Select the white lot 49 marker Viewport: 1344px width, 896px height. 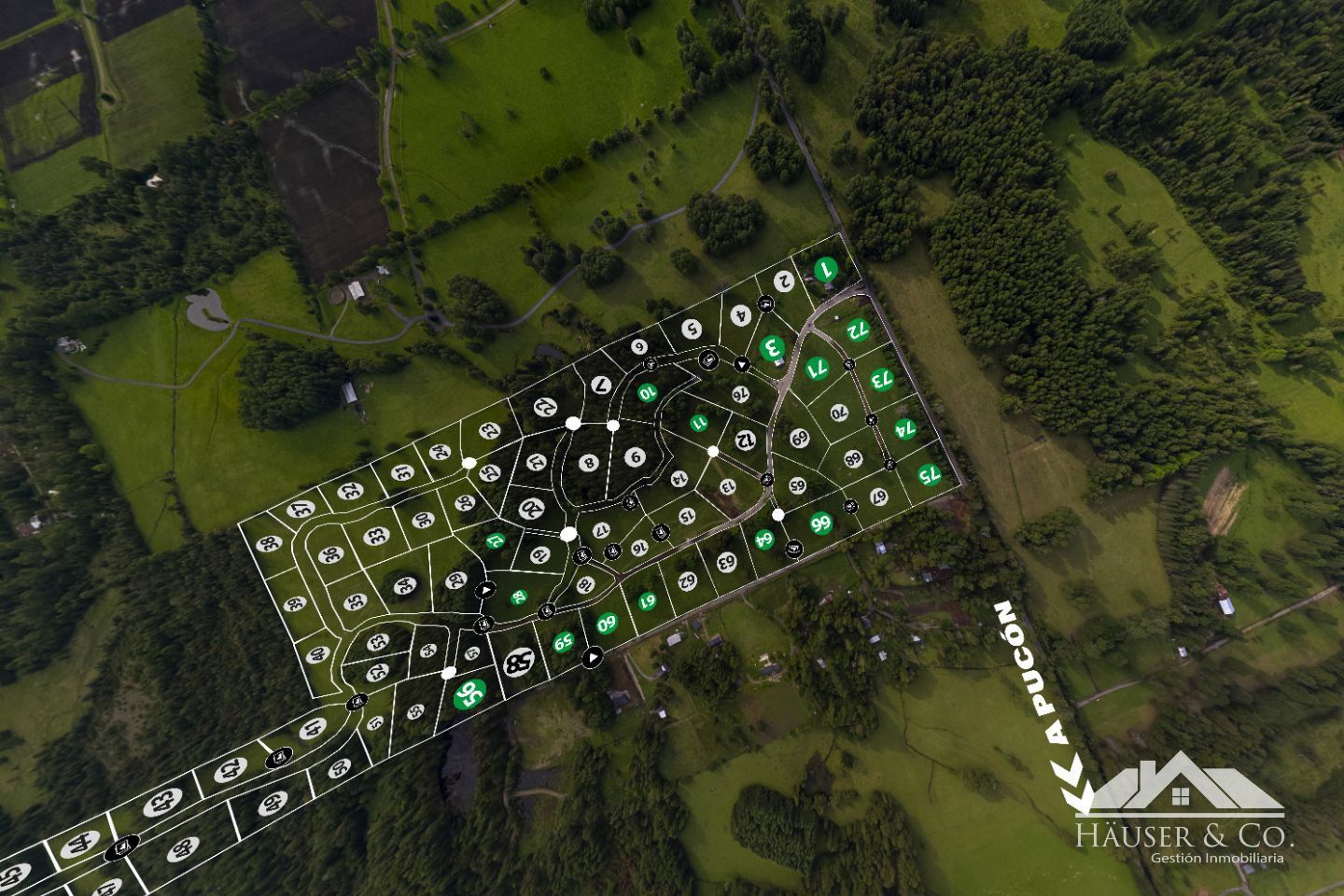[x=273, y=803]
